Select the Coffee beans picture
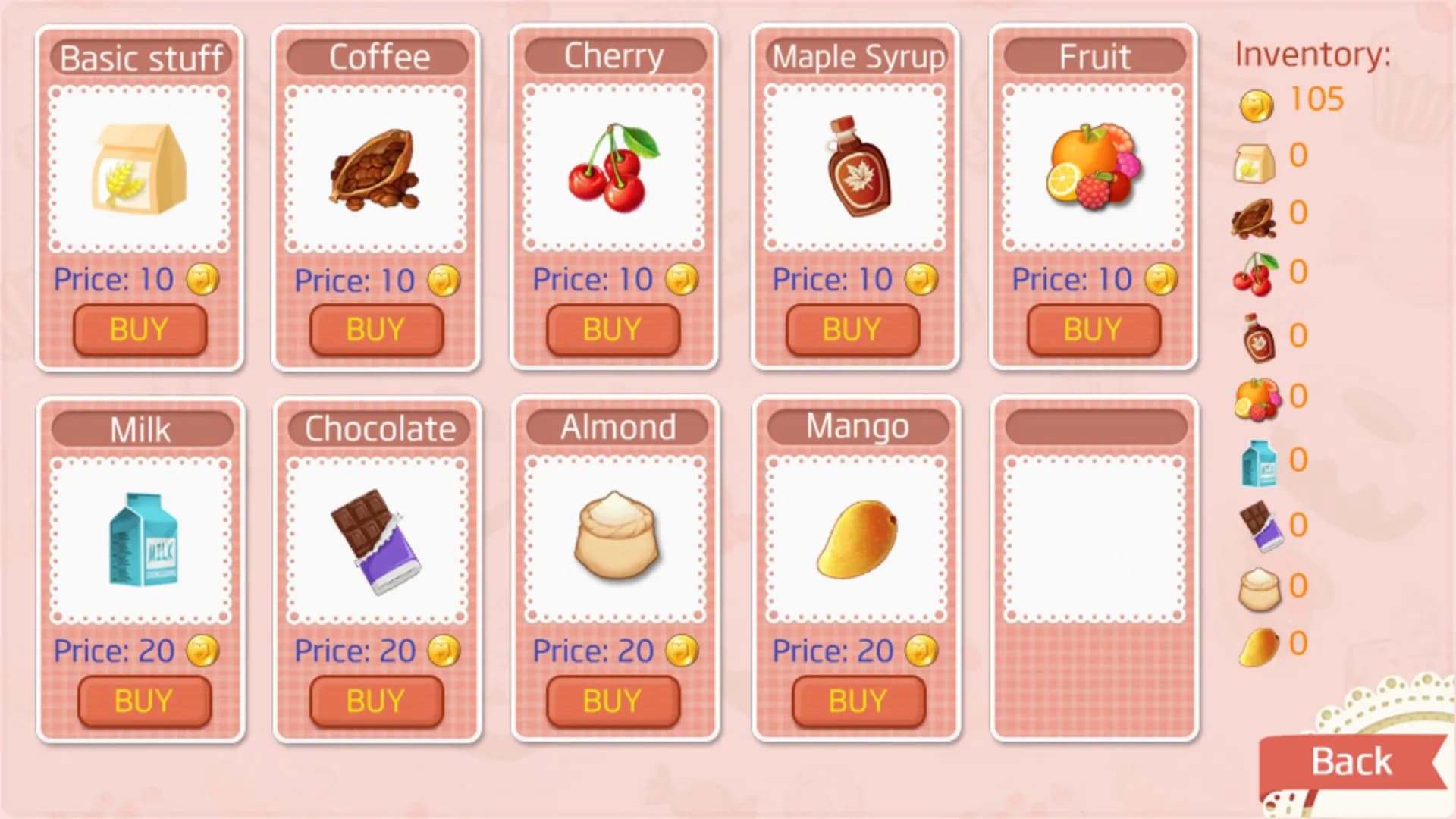The height and width of the screenshot is (819, 1456). point(375,170)
